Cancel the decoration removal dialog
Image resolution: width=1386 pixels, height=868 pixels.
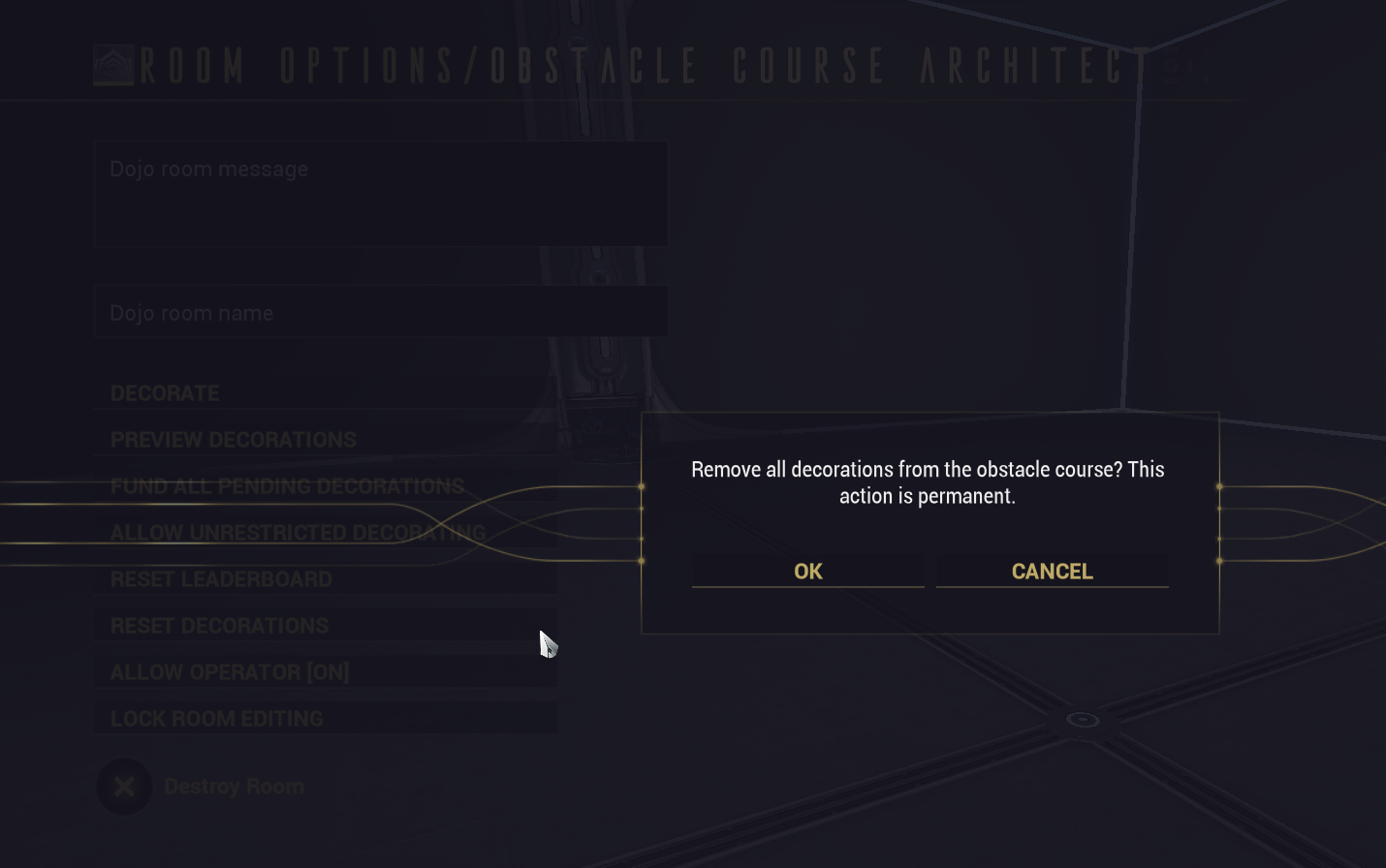[x=1052, y=571]
